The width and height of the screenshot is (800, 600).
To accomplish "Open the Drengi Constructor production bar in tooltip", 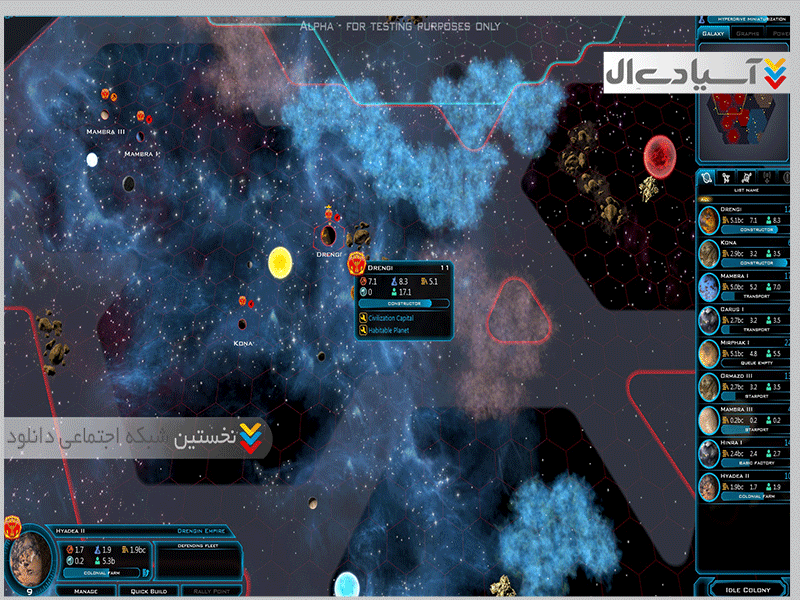I will [x=399, y=302].
